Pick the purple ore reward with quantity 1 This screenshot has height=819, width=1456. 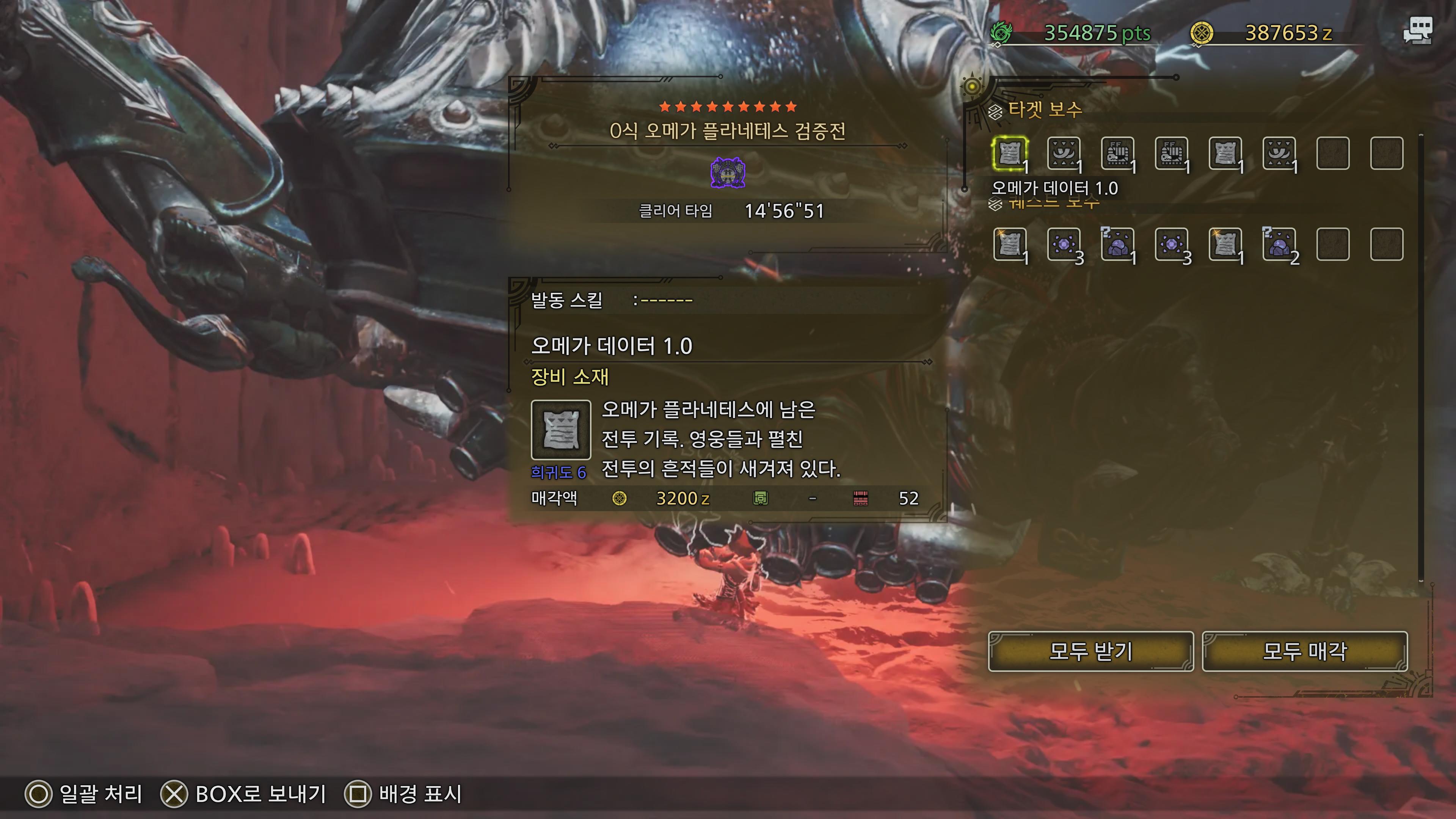coord(1117,245)
